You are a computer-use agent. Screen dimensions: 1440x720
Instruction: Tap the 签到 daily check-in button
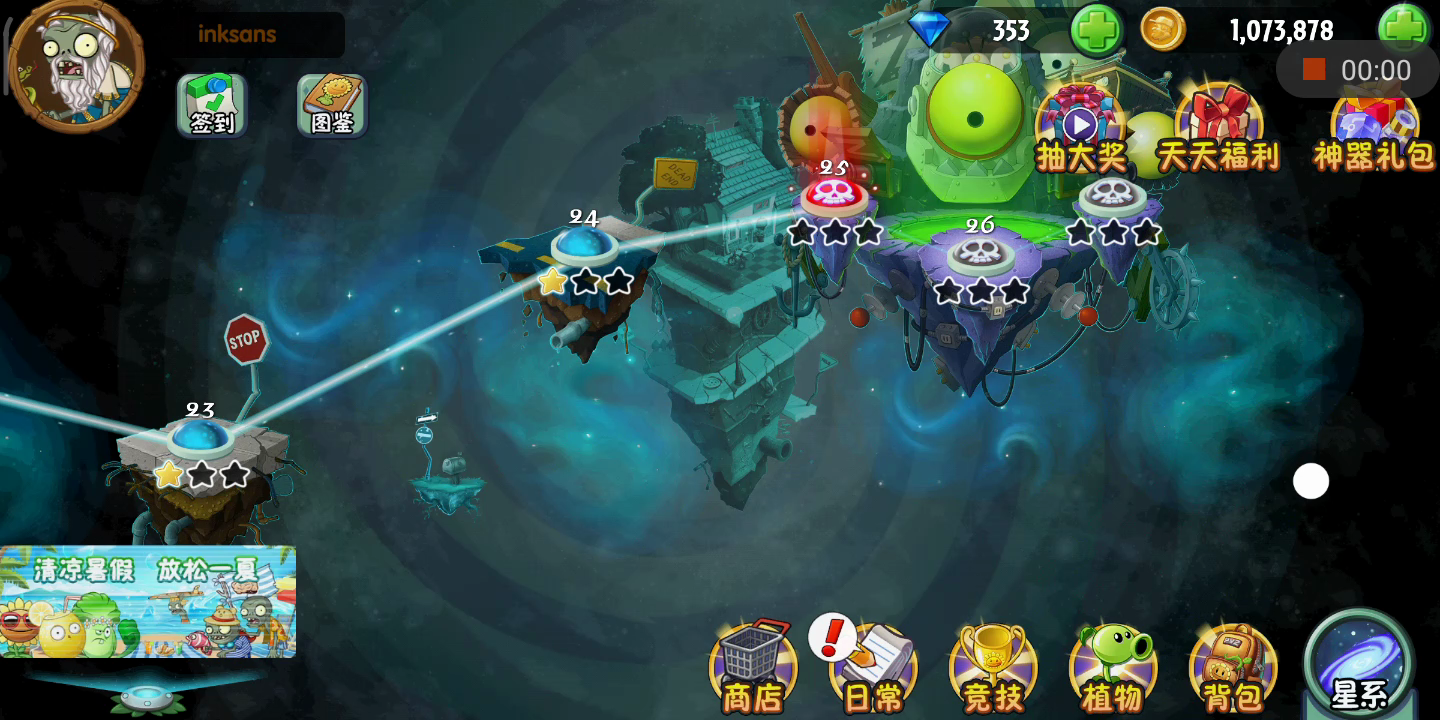pos(212,104)
